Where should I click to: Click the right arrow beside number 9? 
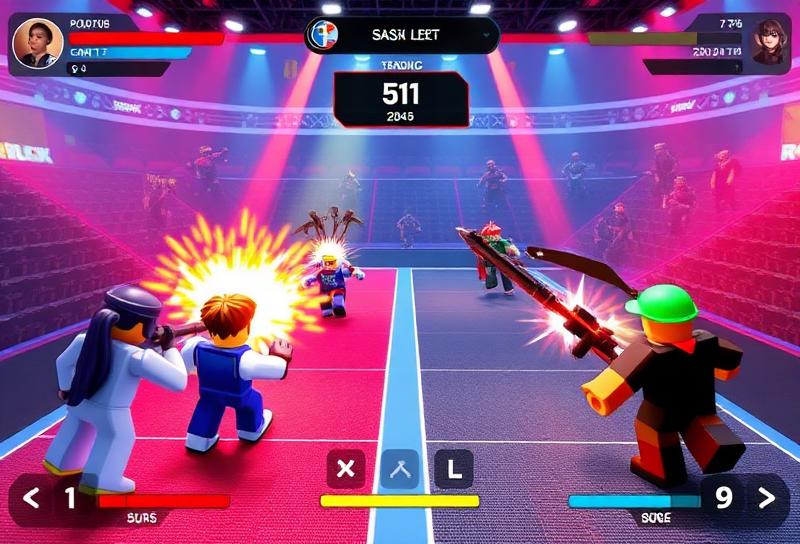[x=766, y=495]
